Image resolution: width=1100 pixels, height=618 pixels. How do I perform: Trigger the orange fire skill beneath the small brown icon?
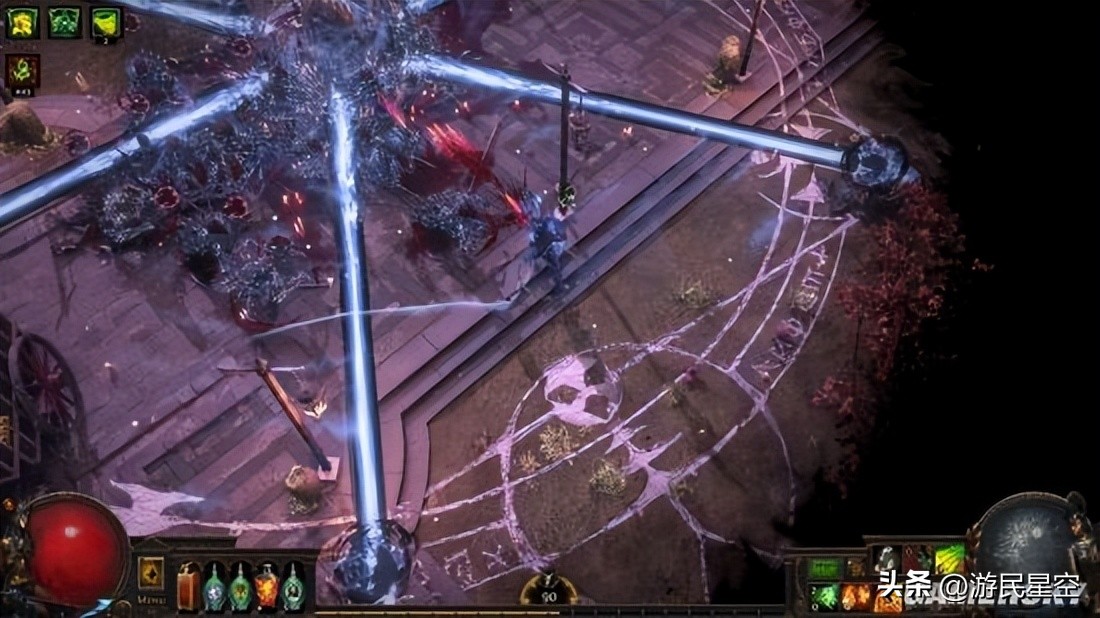856,597
